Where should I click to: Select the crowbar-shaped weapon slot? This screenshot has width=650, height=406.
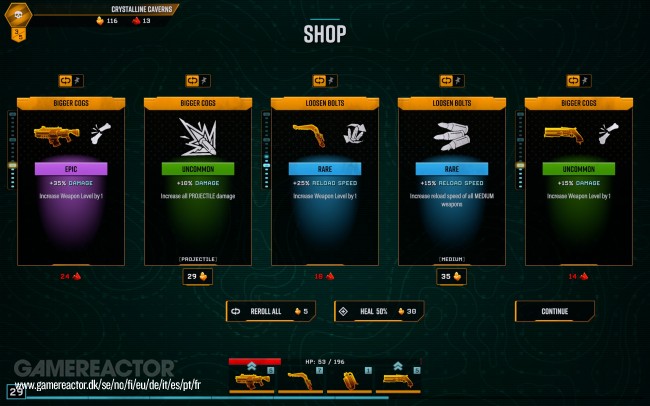coord(300,379)
